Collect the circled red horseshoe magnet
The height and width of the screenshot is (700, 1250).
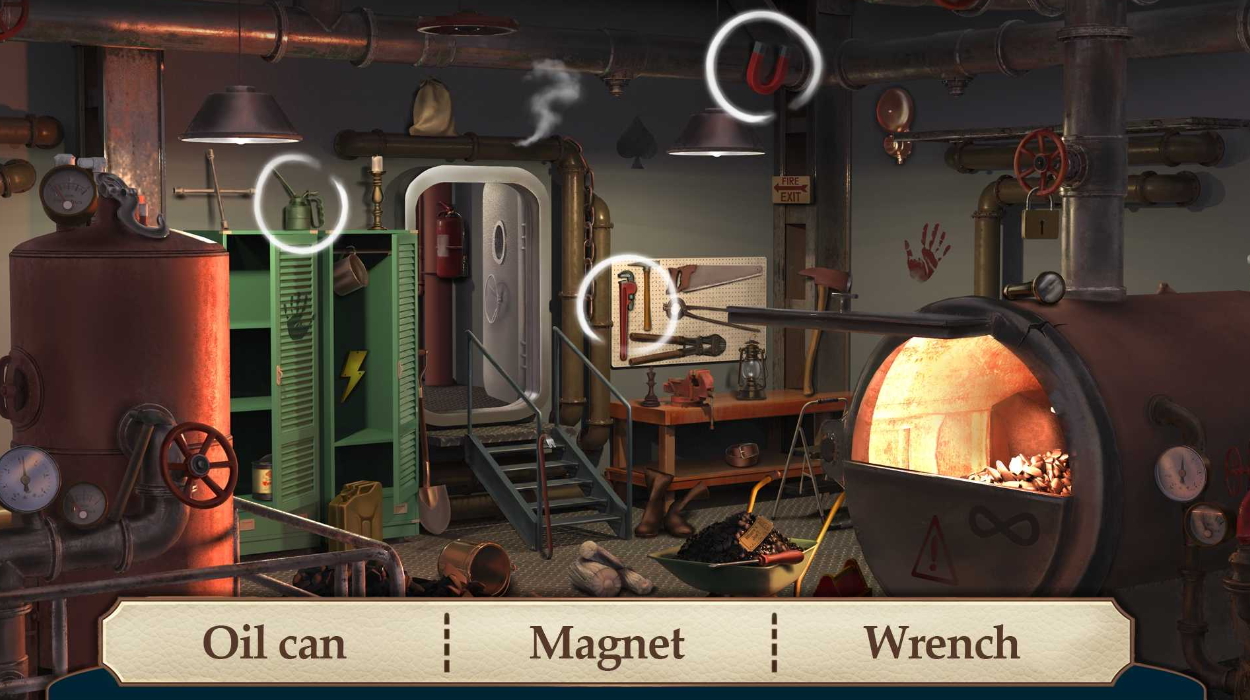767,68
